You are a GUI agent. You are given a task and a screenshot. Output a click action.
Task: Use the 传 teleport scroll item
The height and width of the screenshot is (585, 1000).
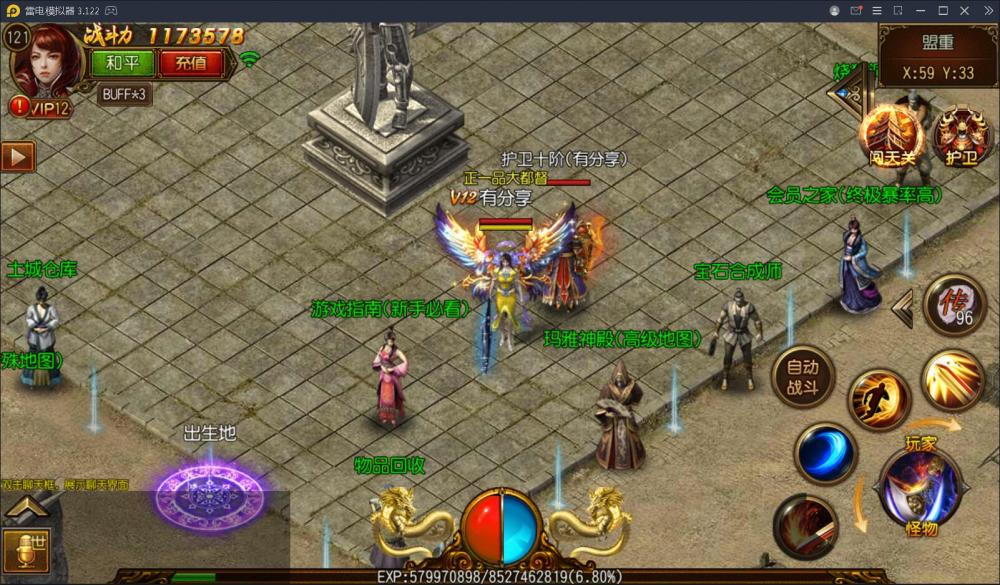953,305
